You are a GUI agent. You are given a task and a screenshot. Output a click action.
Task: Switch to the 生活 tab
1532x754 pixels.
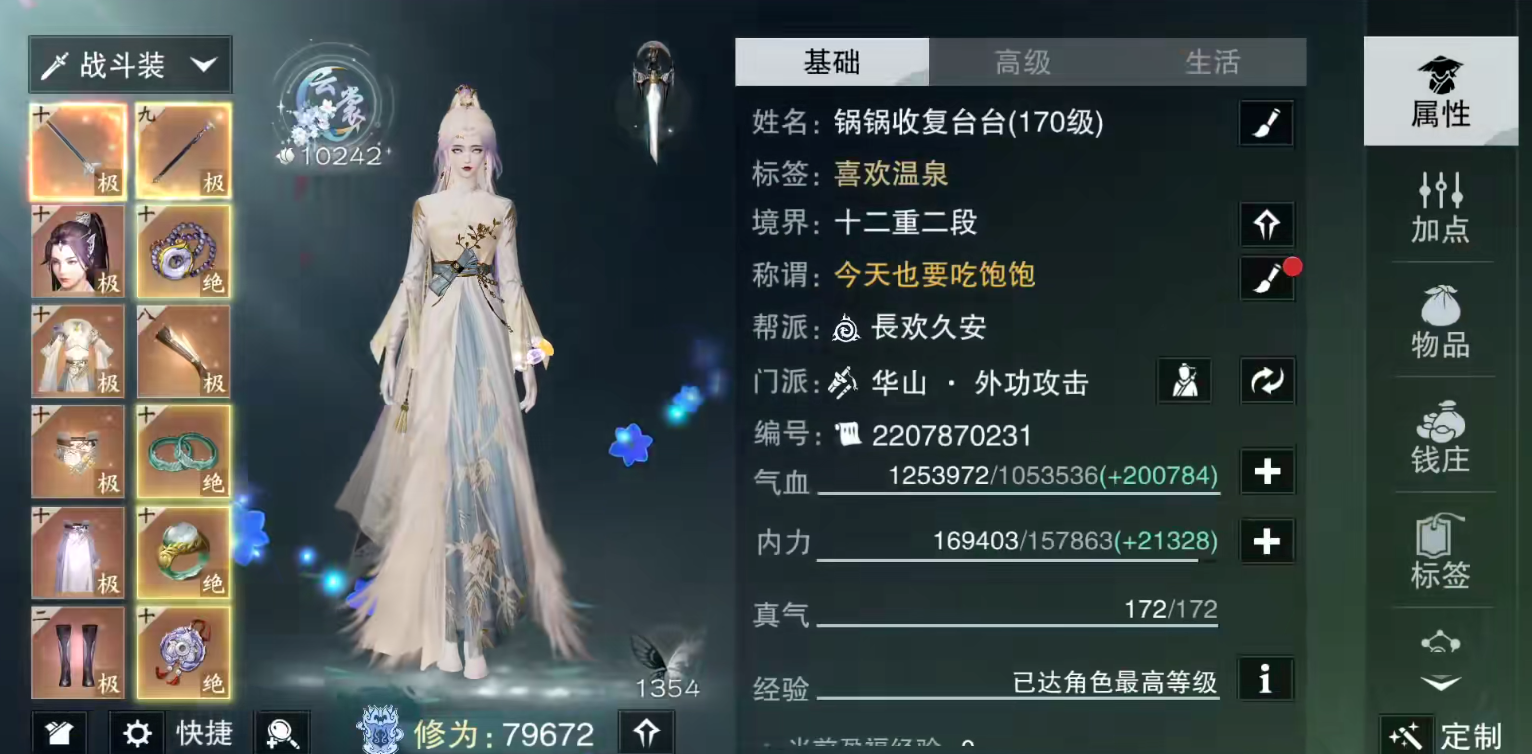1210,62
